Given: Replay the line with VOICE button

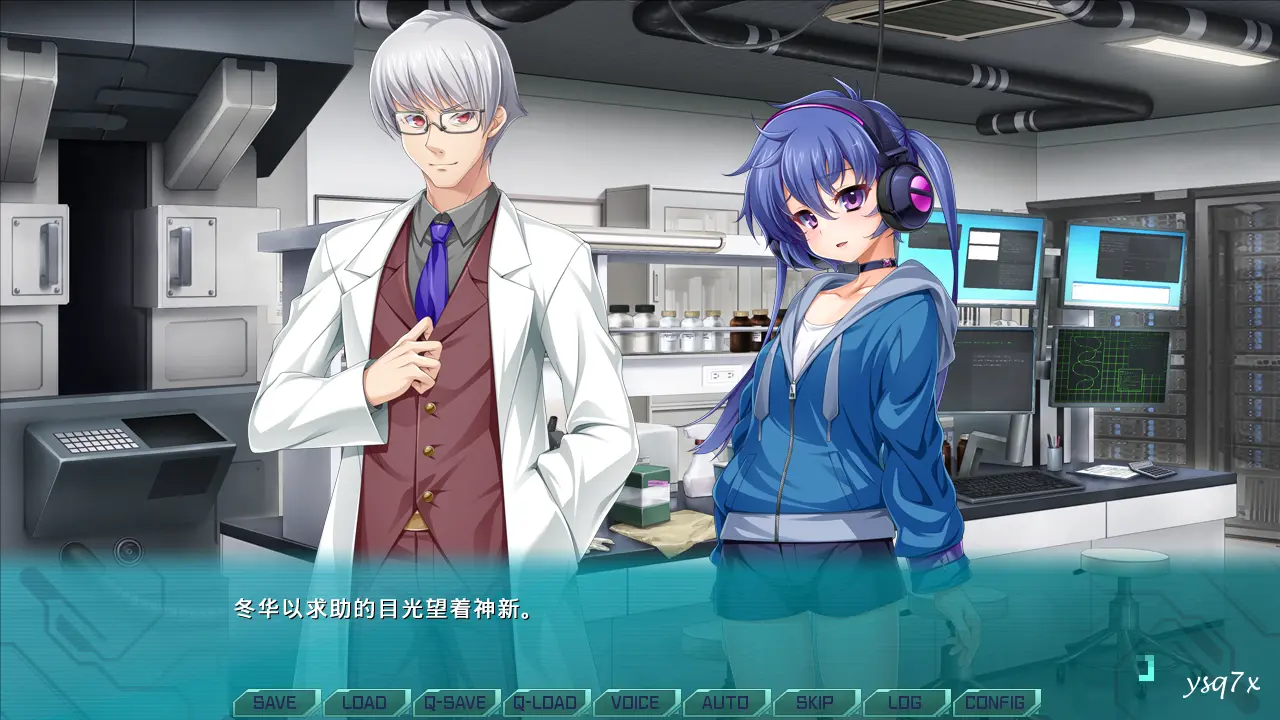Looking at the screenshot, I should pos(635,702).
